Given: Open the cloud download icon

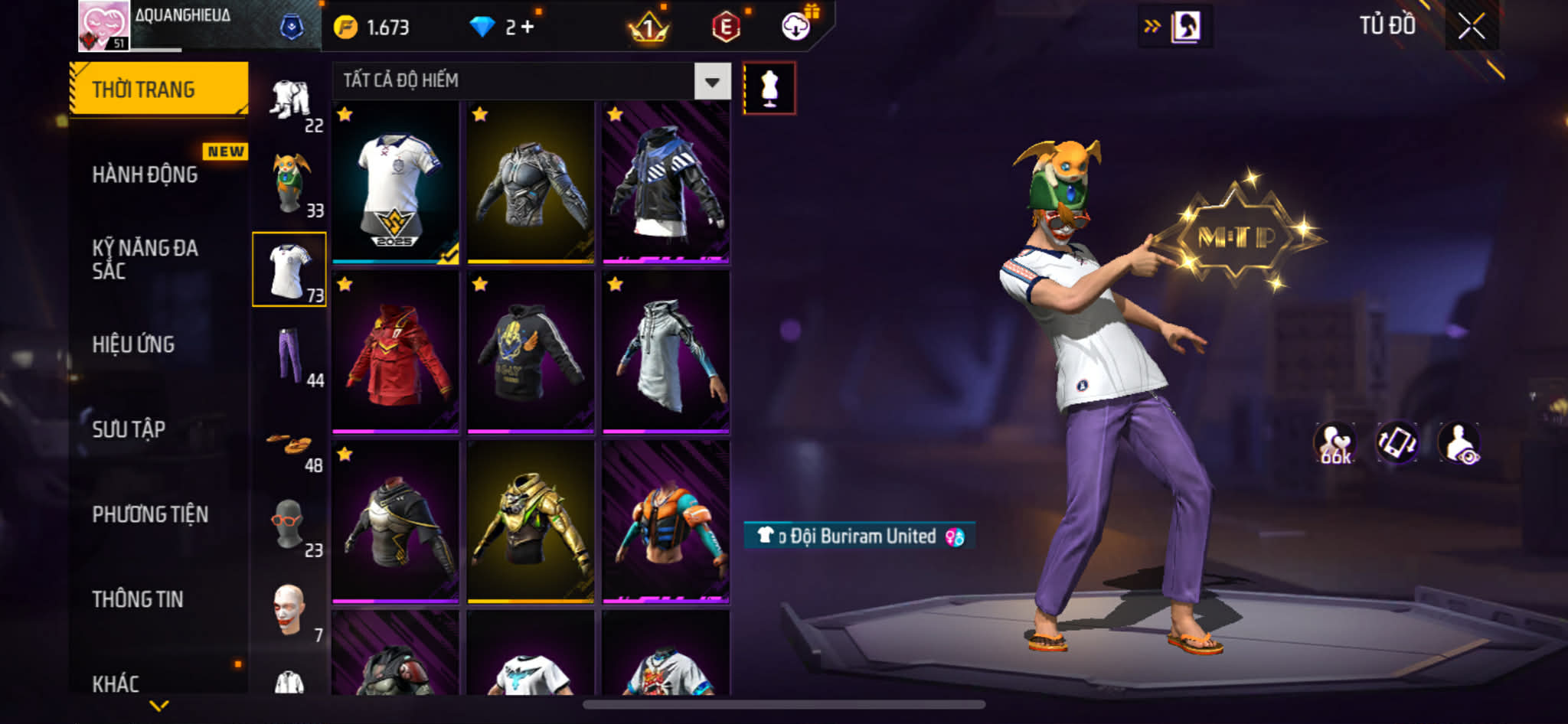Looking at the screenshot, I should point(796,28).
